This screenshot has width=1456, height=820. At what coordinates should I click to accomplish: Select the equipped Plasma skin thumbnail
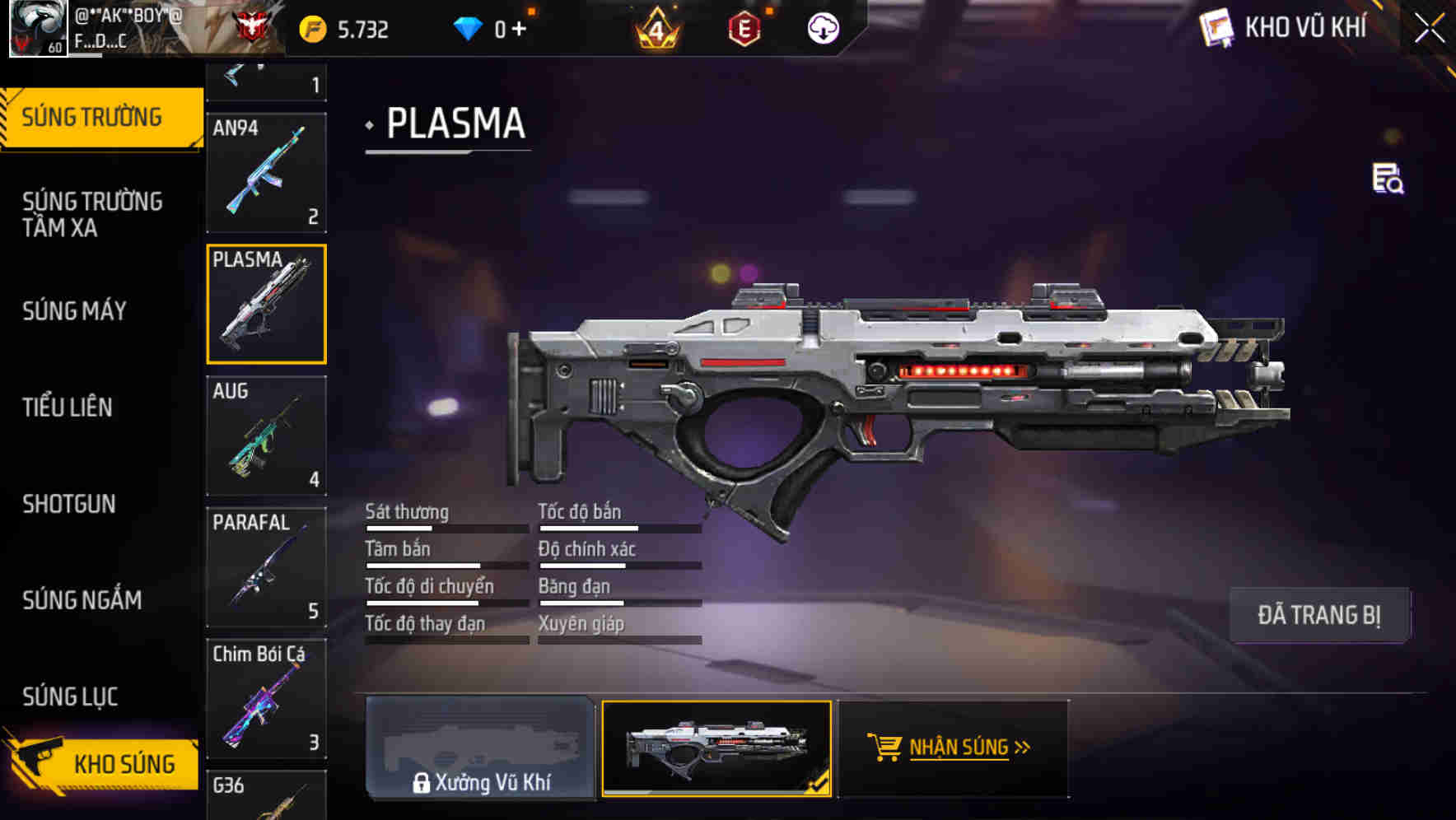tap(716, 748)
